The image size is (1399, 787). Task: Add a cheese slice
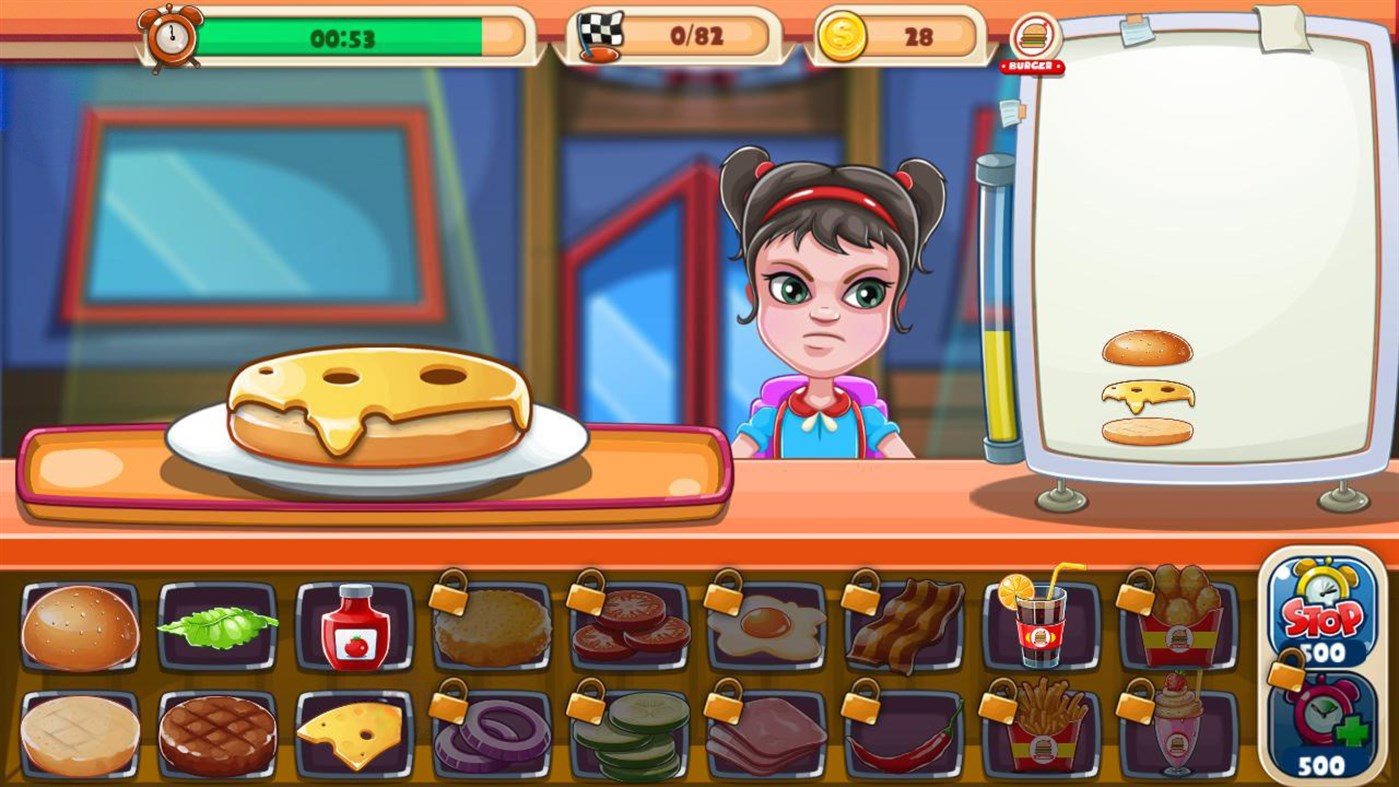(x=356, y=733)
